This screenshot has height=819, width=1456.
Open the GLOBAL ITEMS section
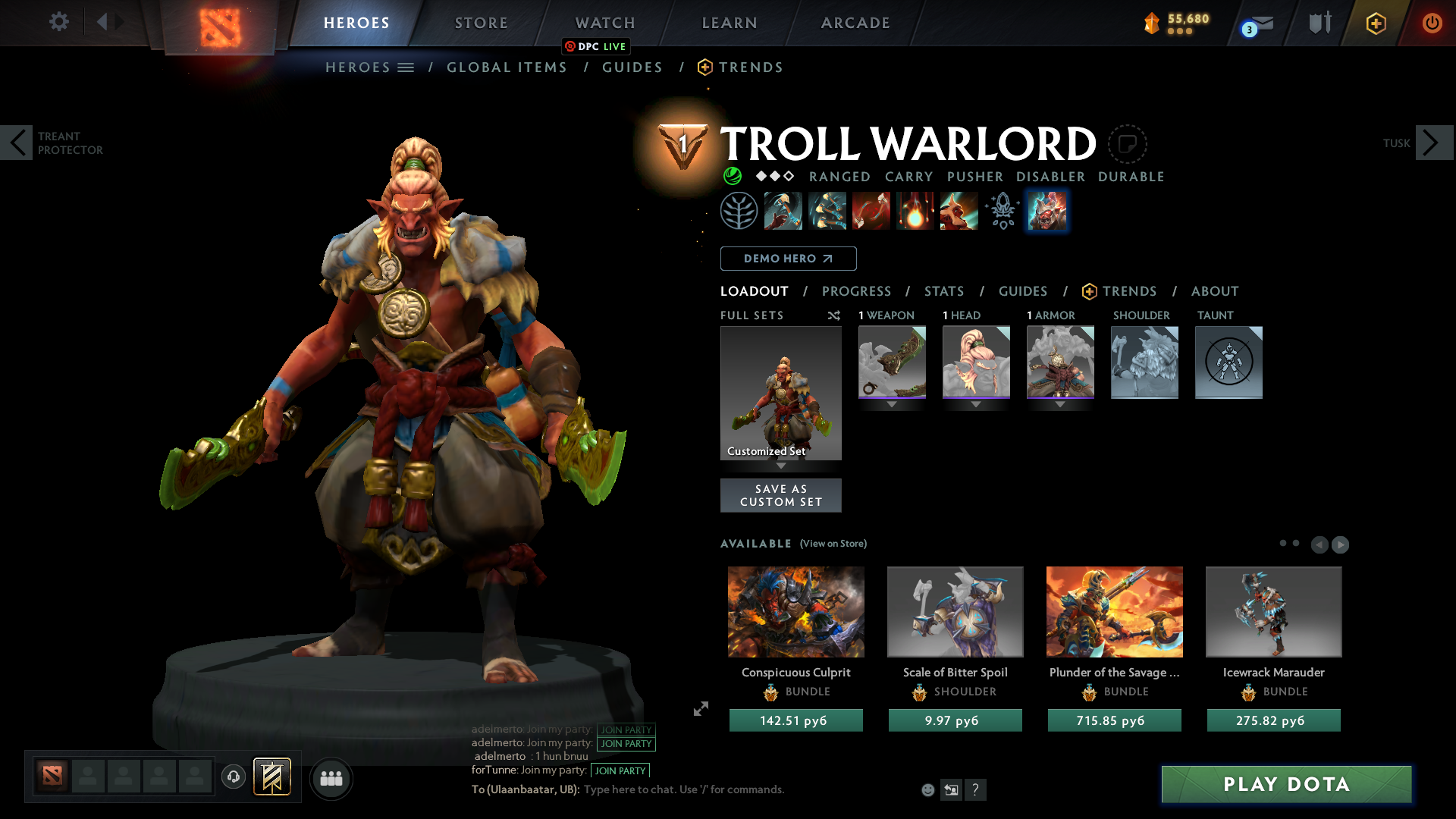tap(507, 67)
